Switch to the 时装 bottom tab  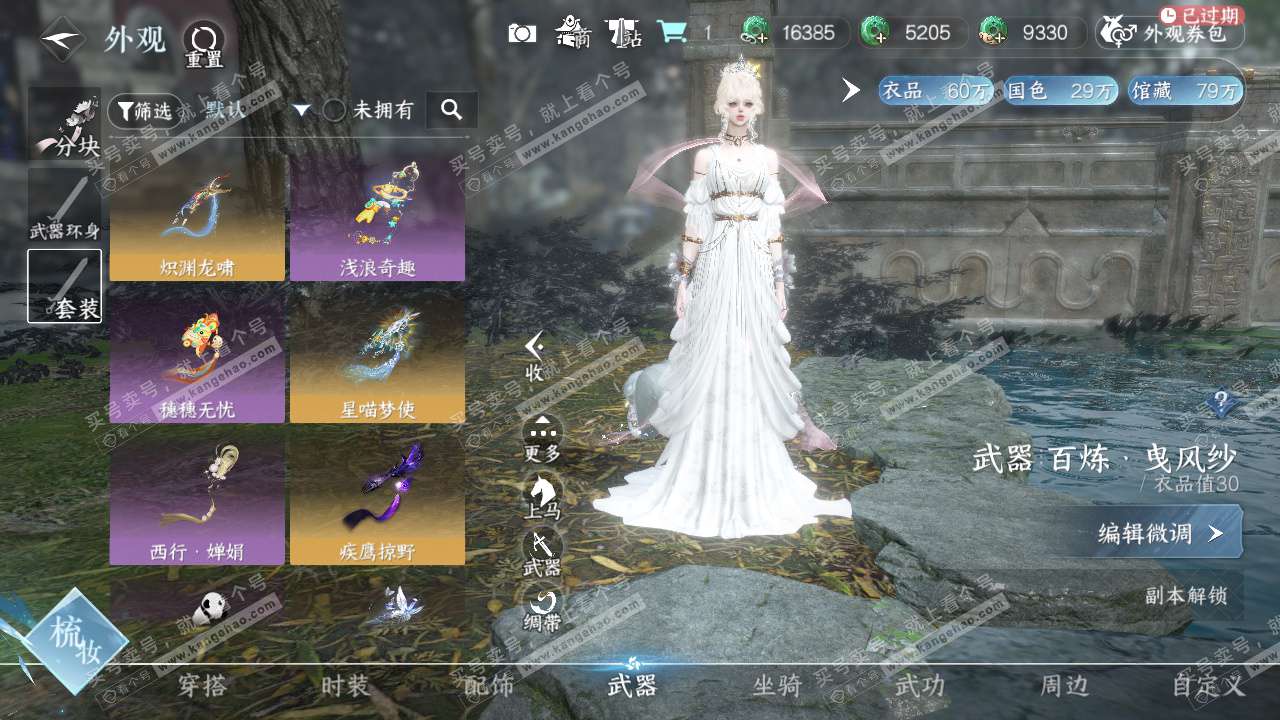pyautogui.click(x=345, y=686)
